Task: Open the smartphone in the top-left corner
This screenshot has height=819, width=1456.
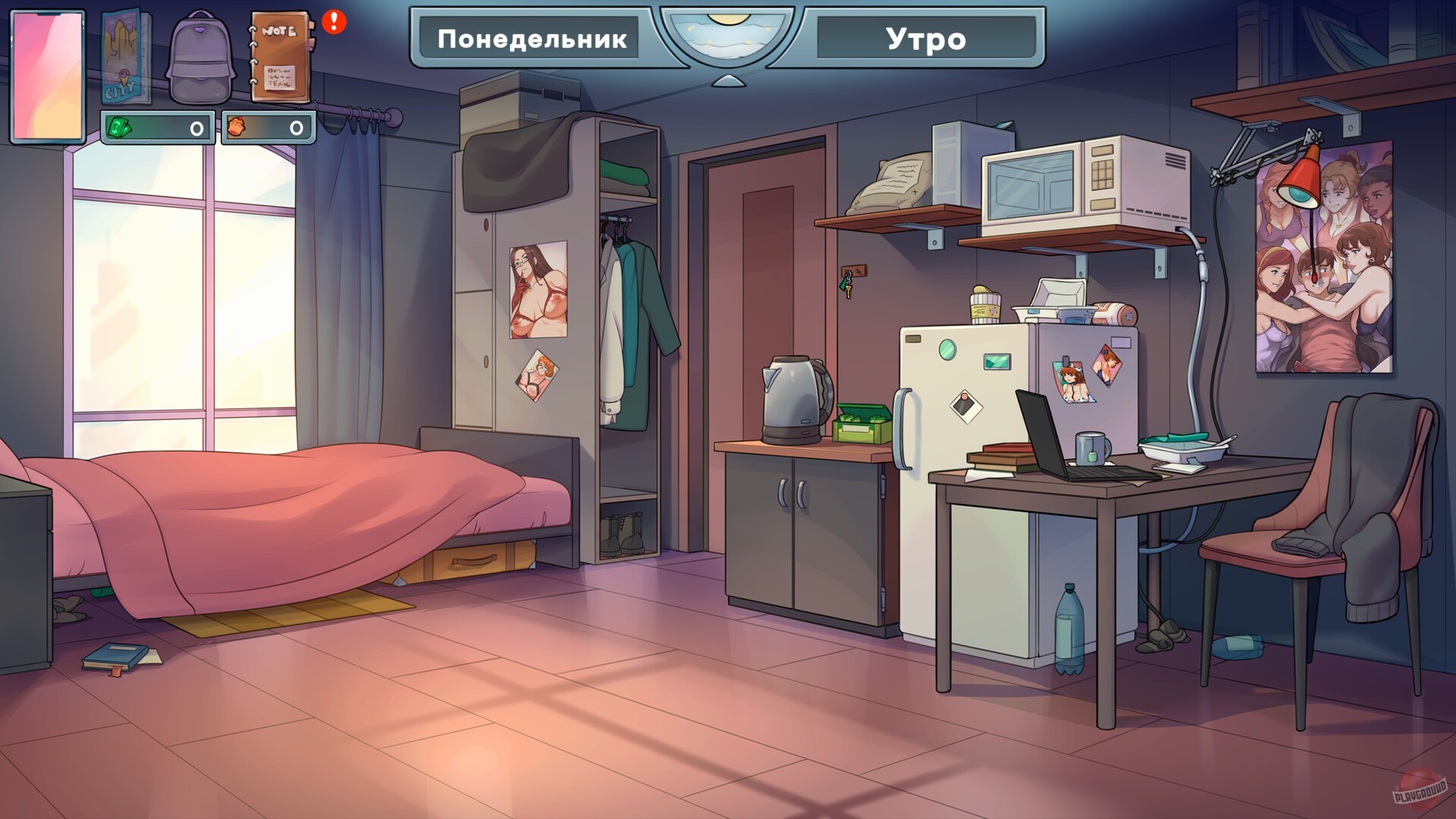Action: pos(48,72)
